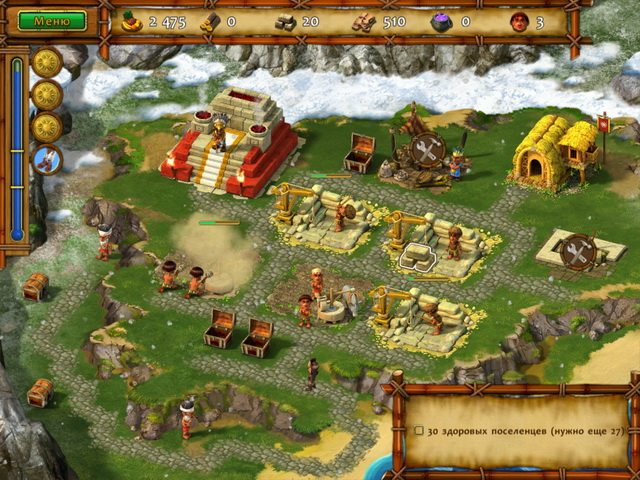
Task: Activate the running worker bonus icon
Action: pyautogui.click(x=47, y=159)
